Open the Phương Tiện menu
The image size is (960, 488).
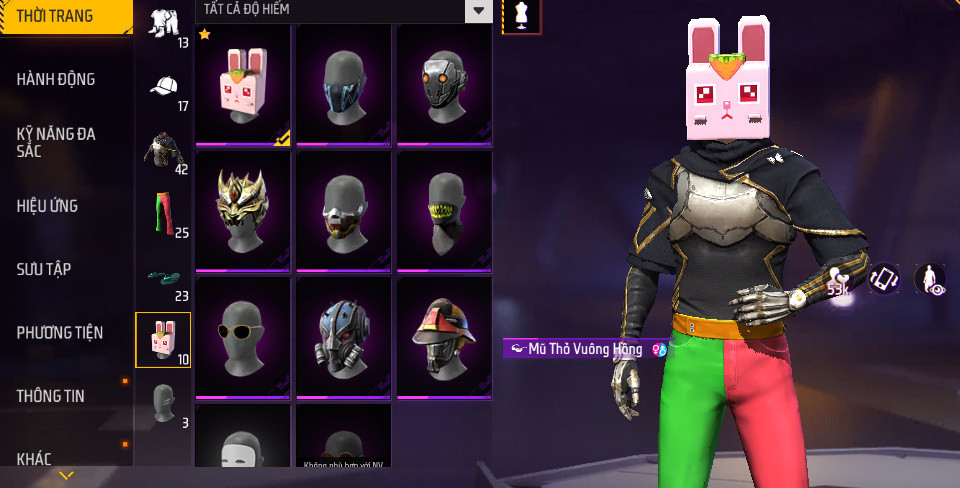60,332
